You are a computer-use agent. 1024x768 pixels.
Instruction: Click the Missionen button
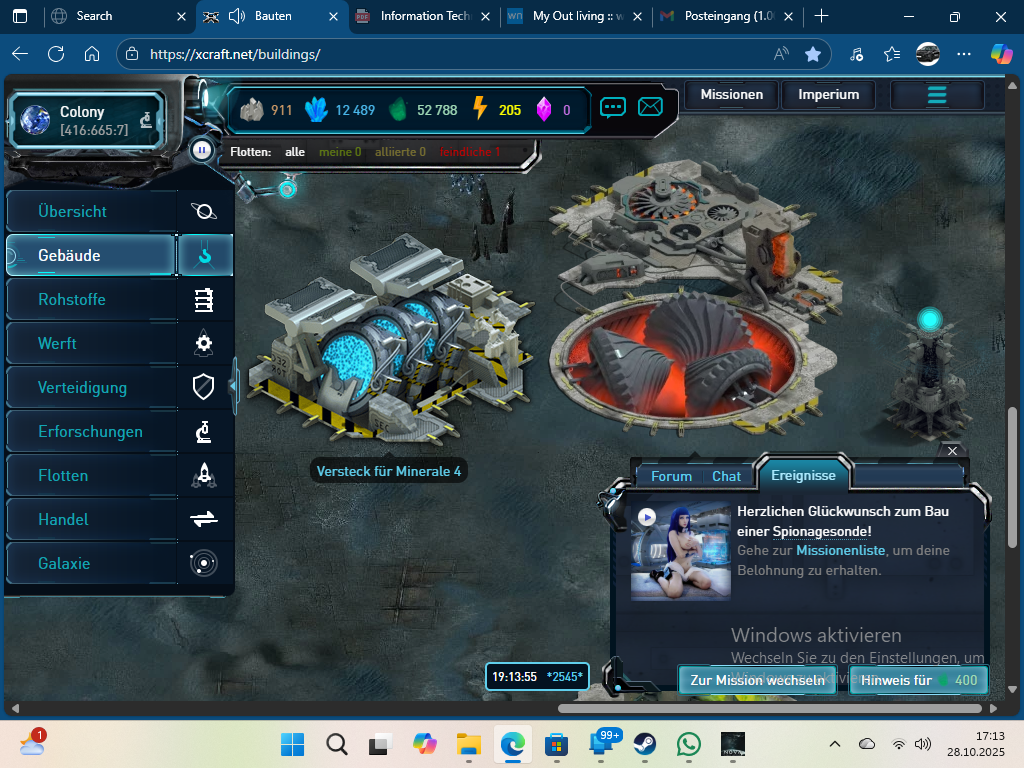732,95
